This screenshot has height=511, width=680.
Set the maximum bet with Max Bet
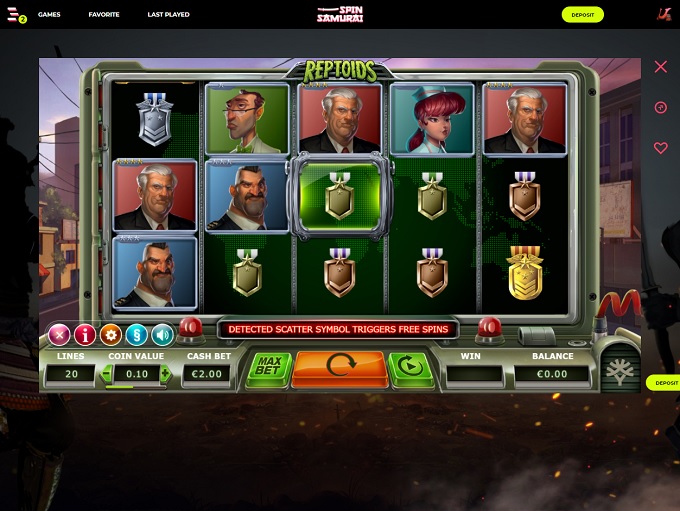click(x=269, y=367)
